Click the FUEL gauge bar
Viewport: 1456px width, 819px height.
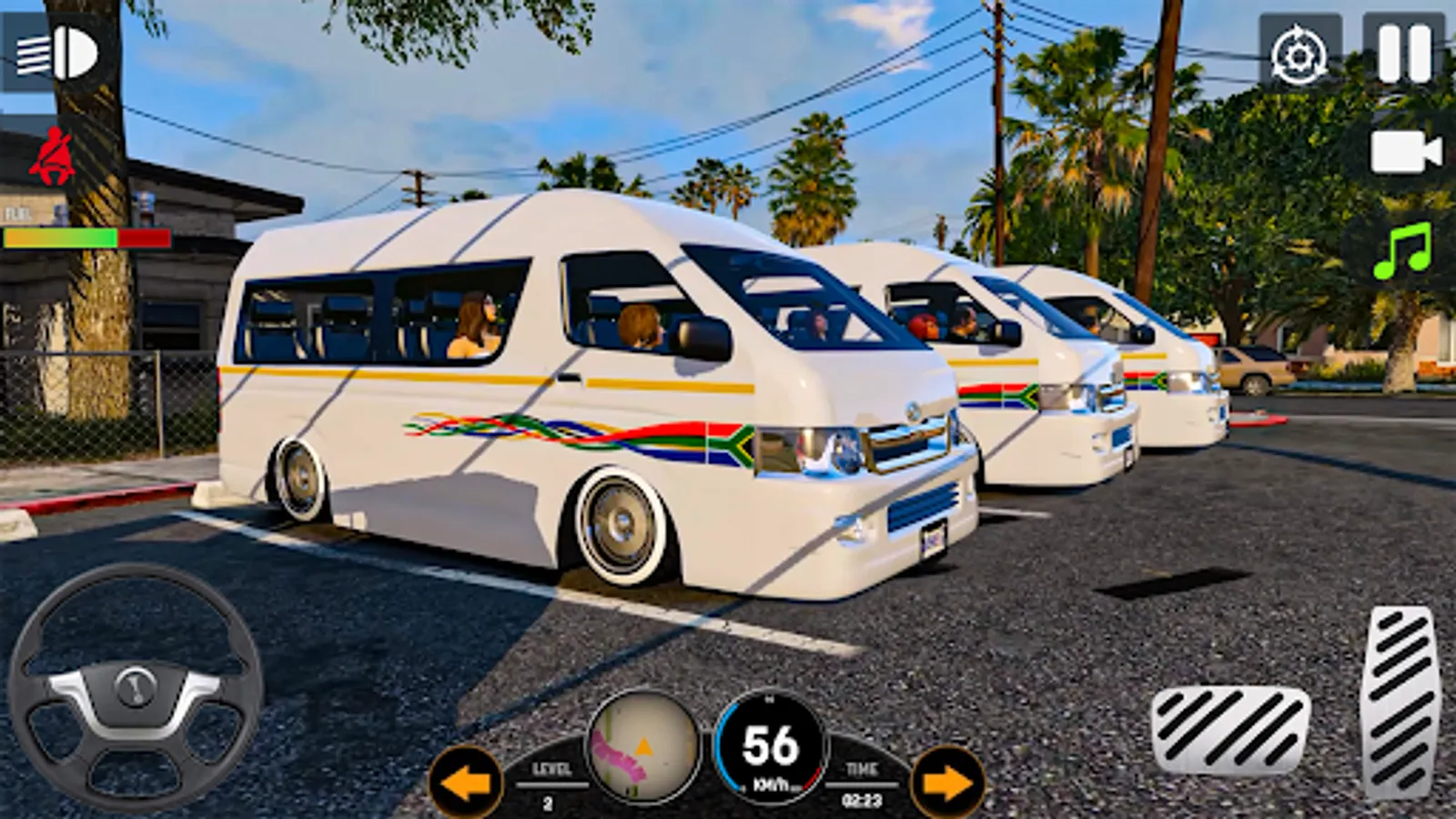coord(86,238)
